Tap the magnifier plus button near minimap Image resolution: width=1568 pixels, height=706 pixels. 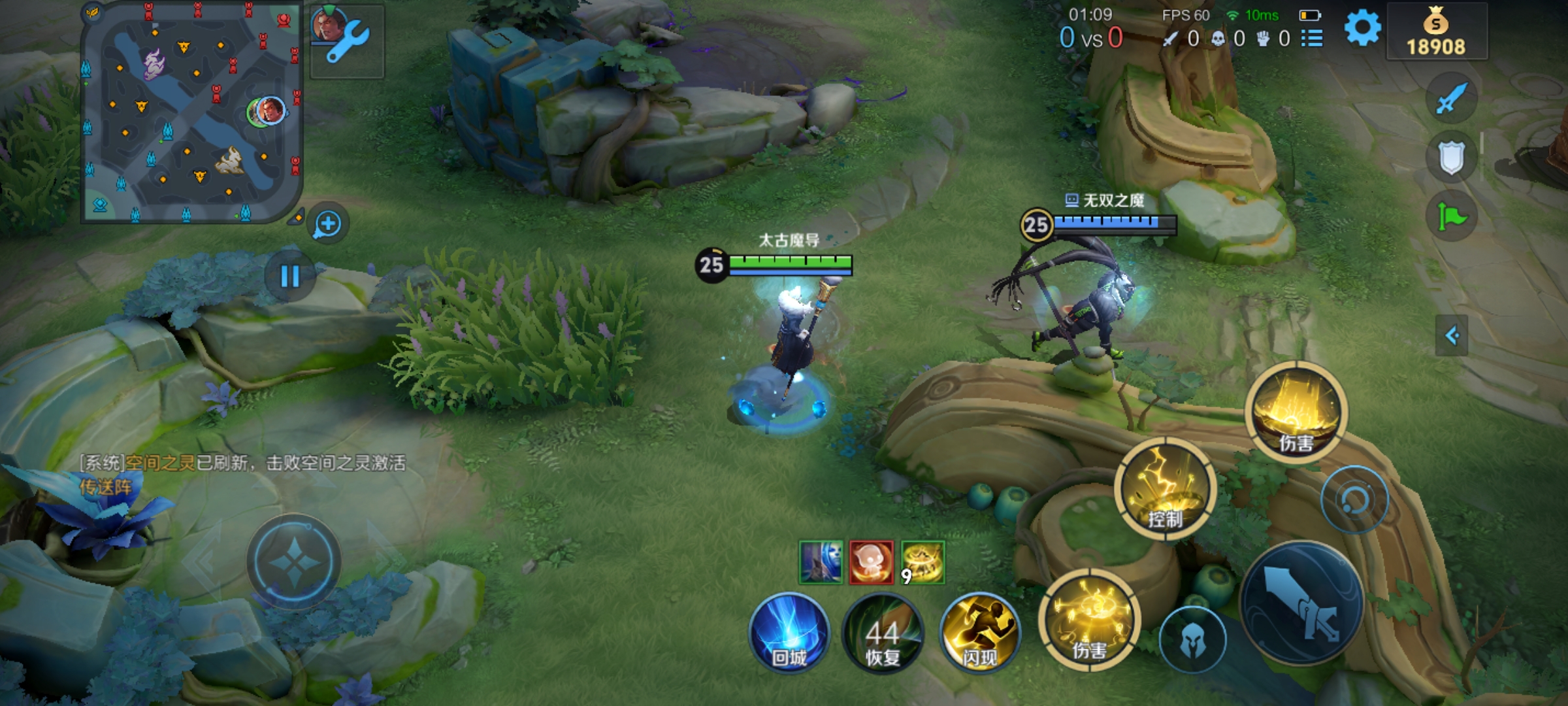tap(327, 224)
